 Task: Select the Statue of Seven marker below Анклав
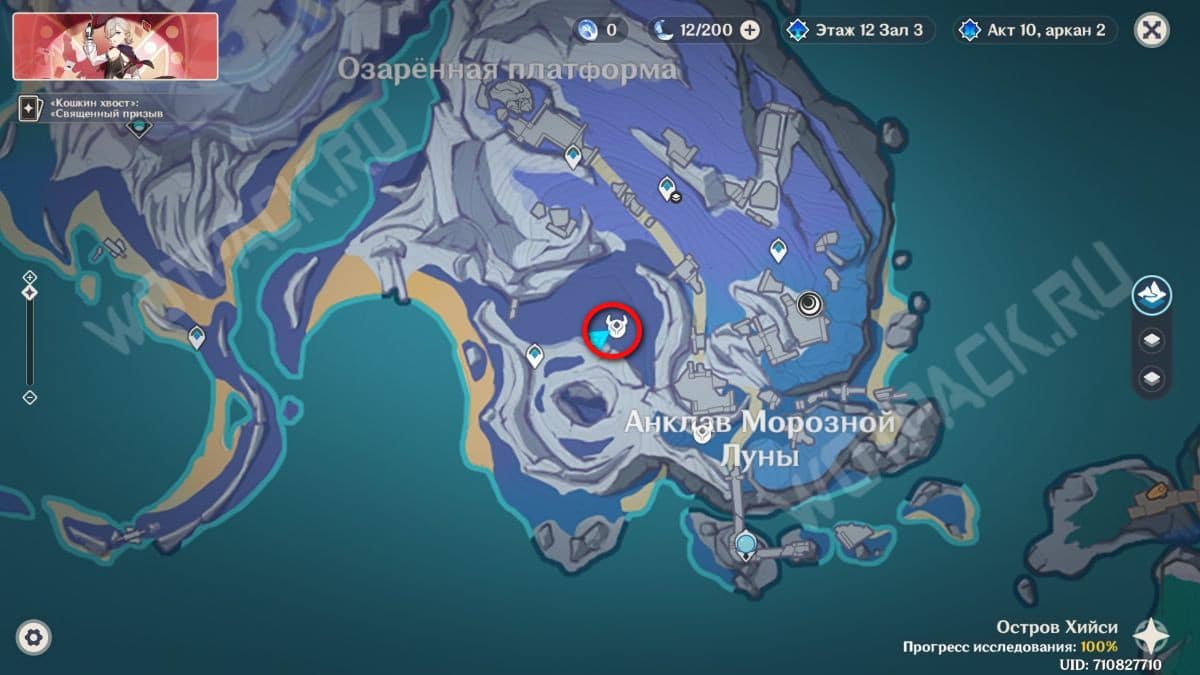[746, 545]
